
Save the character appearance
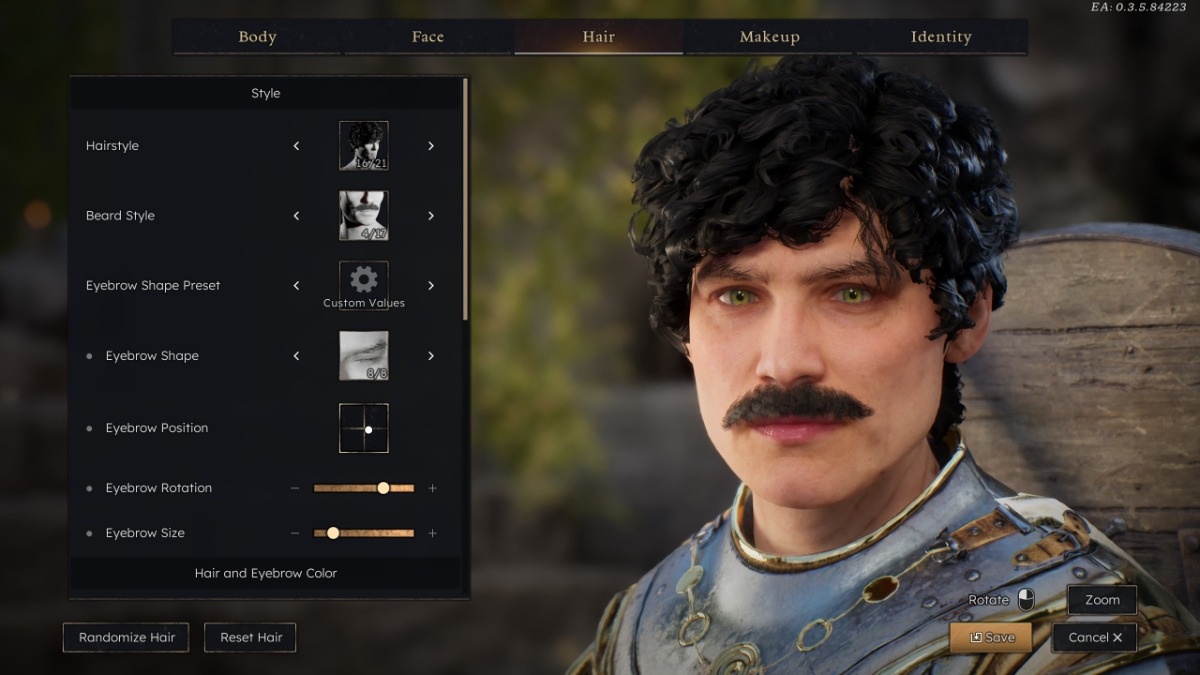(990, 637)
